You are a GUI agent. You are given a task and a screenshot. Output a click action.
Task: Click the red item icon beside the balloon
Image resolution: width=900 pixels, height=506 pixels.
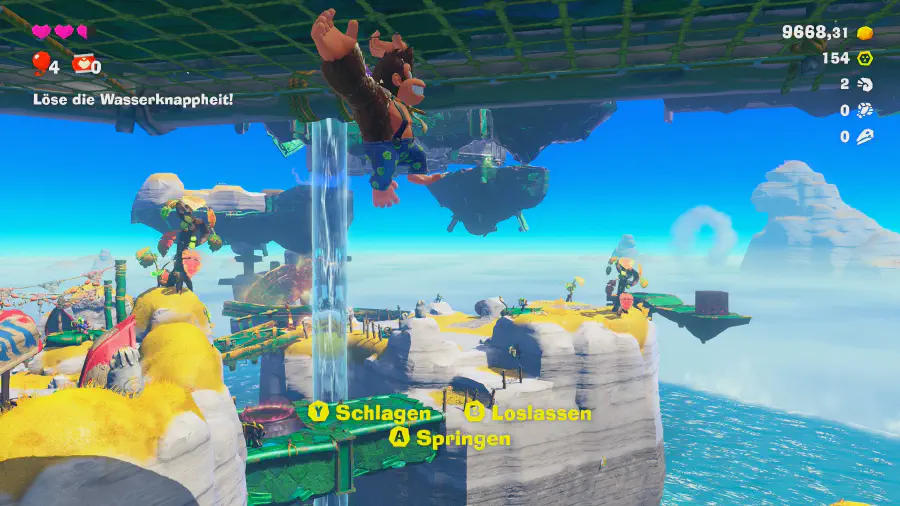point(81,65)
